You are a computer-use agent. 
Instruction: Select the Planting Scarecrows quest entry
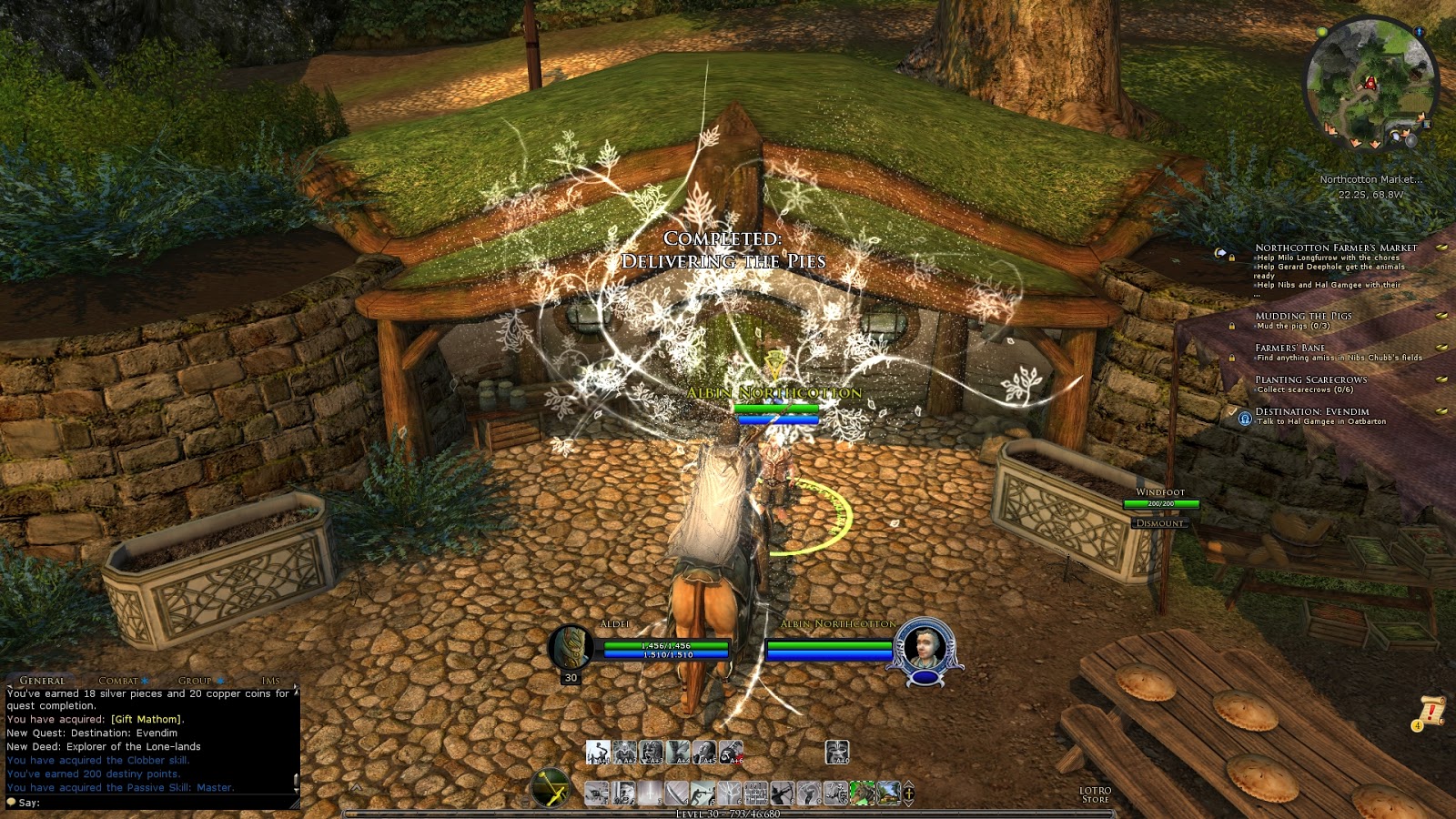pos(1310,379)
